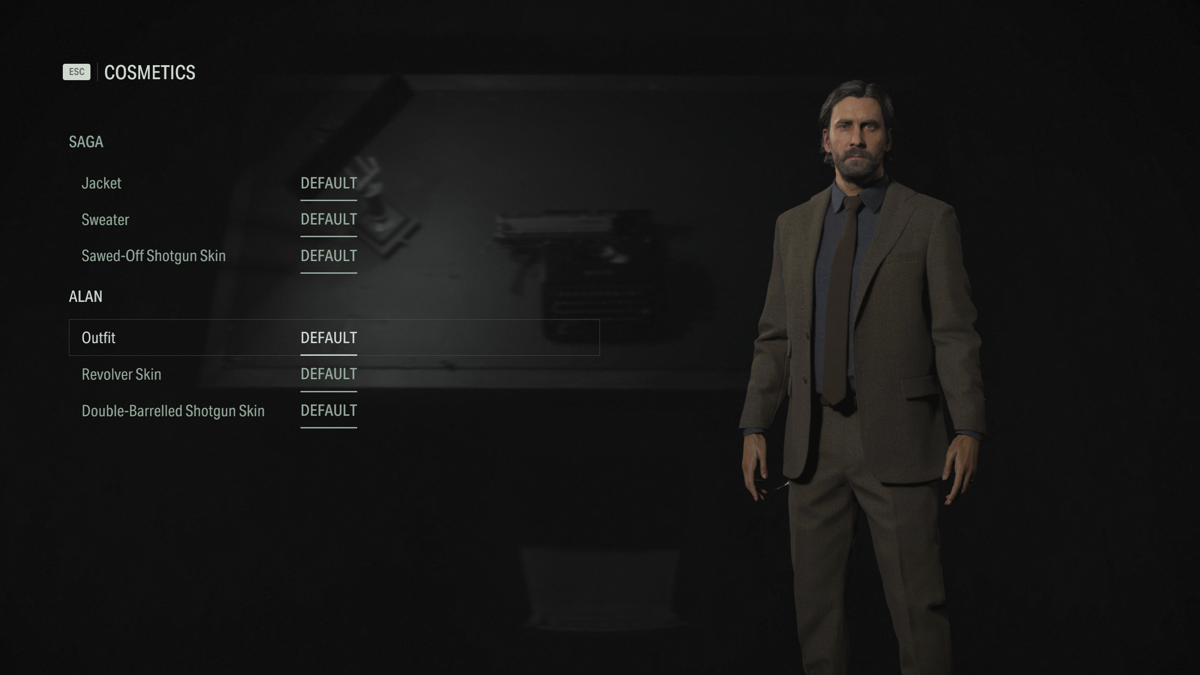Select Alan's Outfit option

click(x=99, y=338)
